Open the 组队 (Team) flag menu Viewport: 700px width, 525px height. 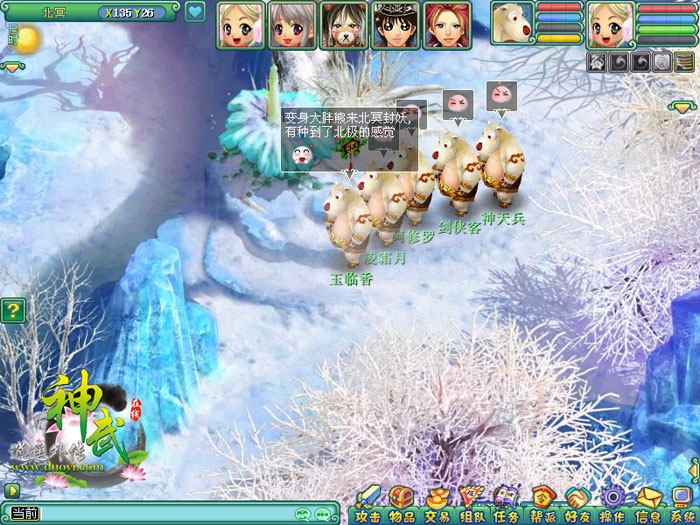pyautogui.click(x=472, y=504)
